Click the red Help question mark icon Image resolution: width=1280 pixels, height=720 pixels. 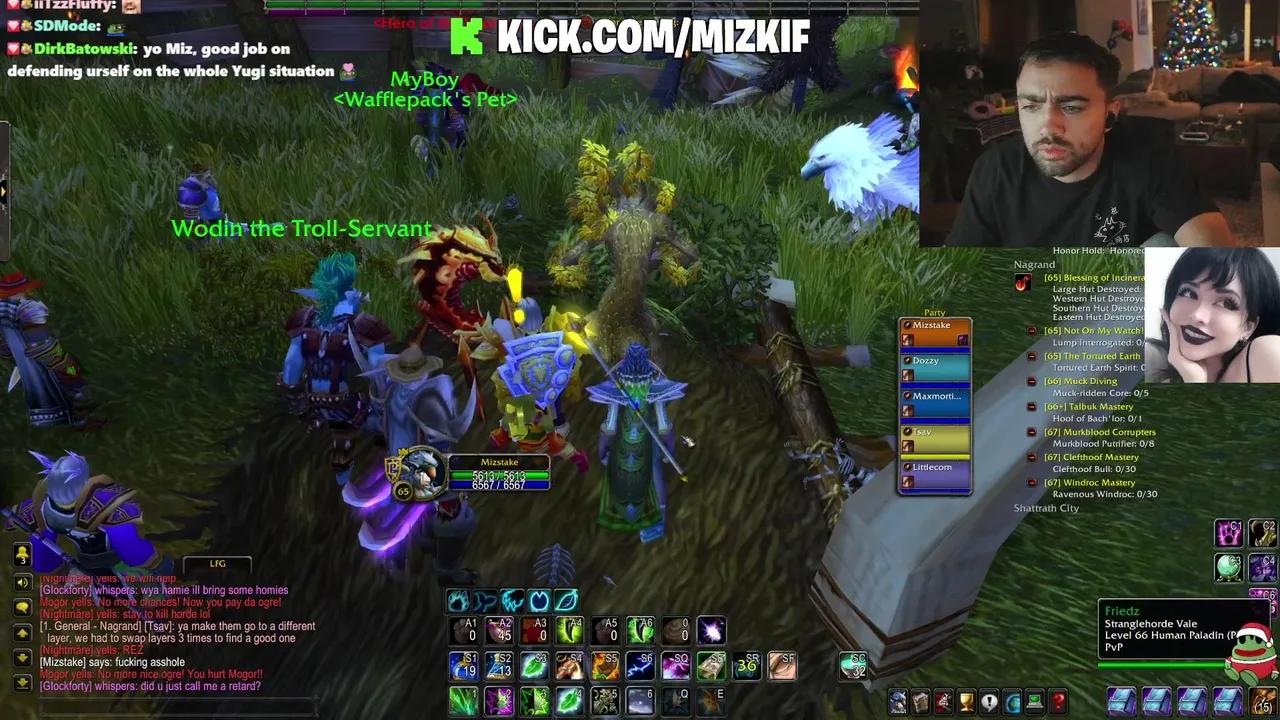pyautogui.click(x=1057, y=700)
